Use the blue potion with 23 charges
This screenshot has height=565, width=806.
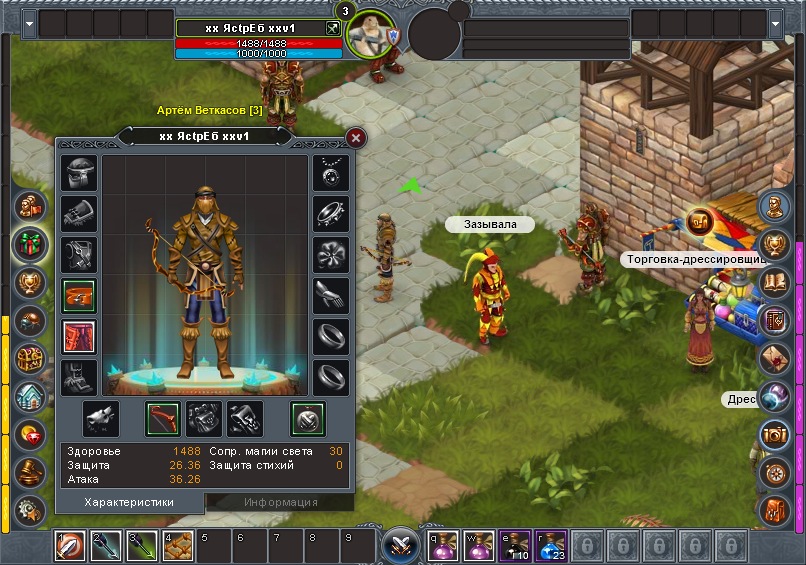coord(550,546)
